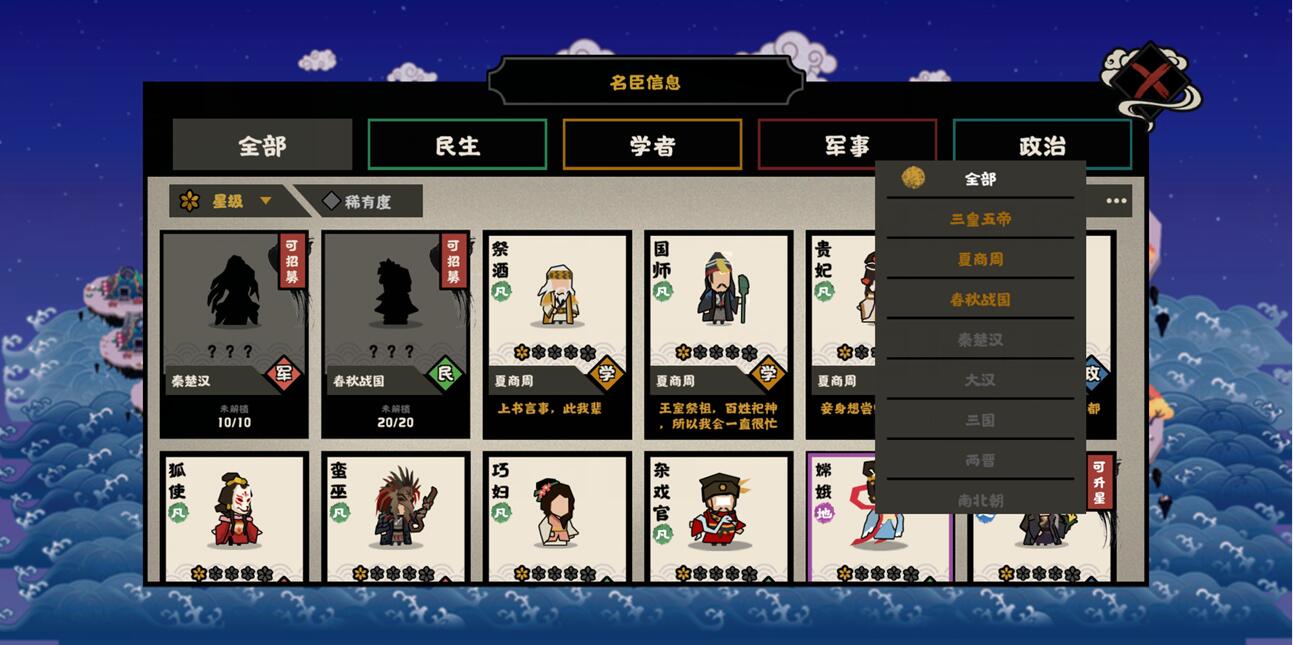View the 狐使 fox mask card

click(x=235, y=515)
